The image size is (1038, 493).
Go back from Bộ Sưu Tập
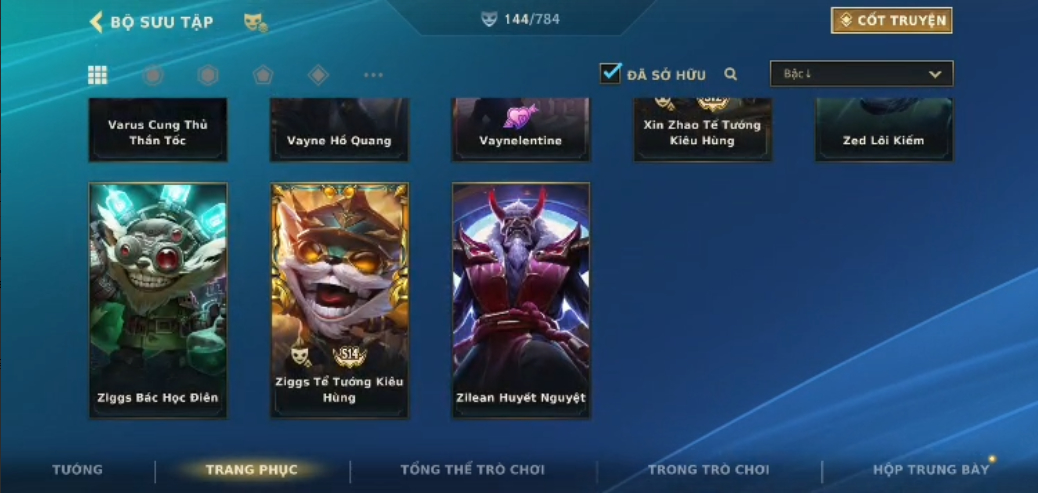(97, 21)
